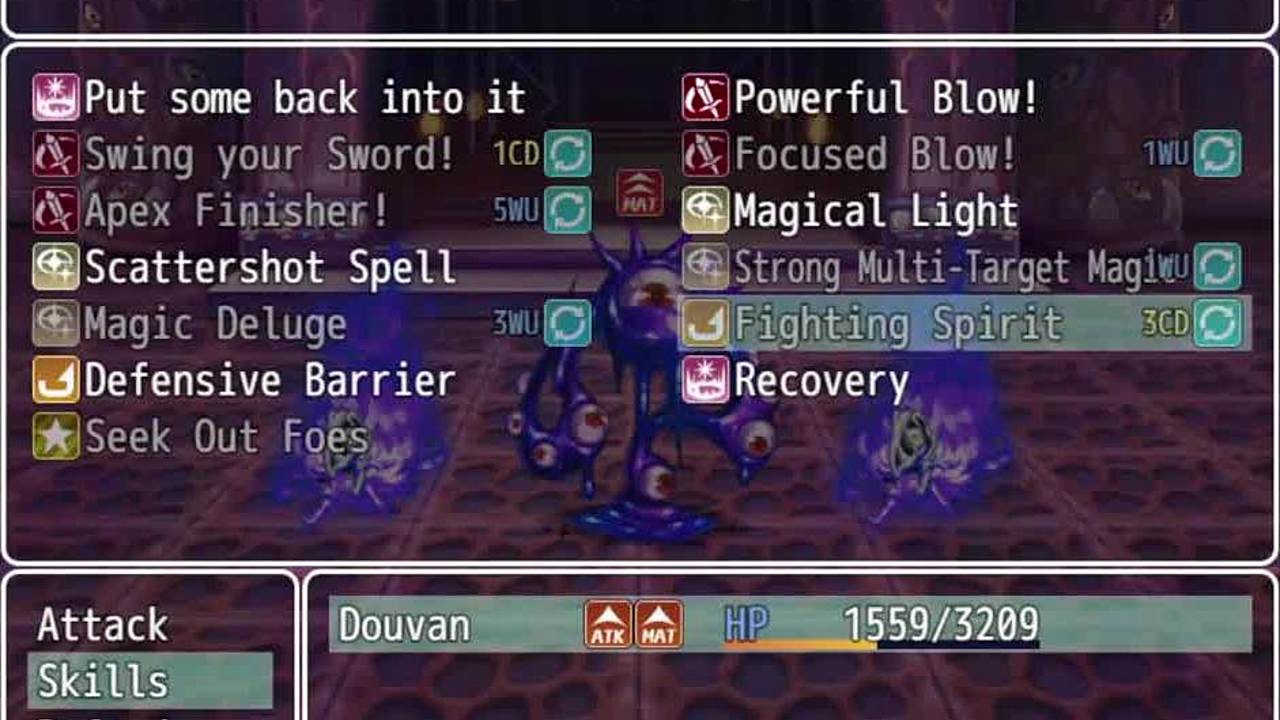Select the Magic Deluge spell

click(215, 324)
